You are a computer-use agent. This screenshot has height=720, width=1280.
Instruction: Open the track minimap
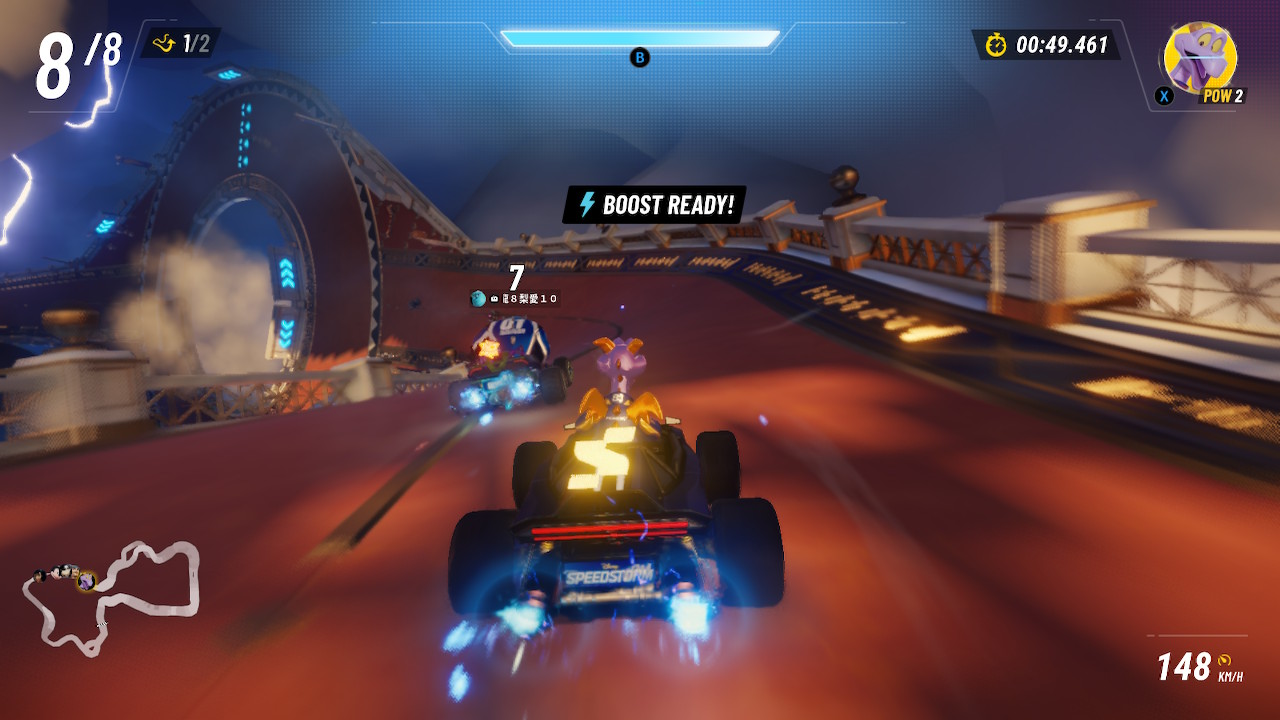112,594
